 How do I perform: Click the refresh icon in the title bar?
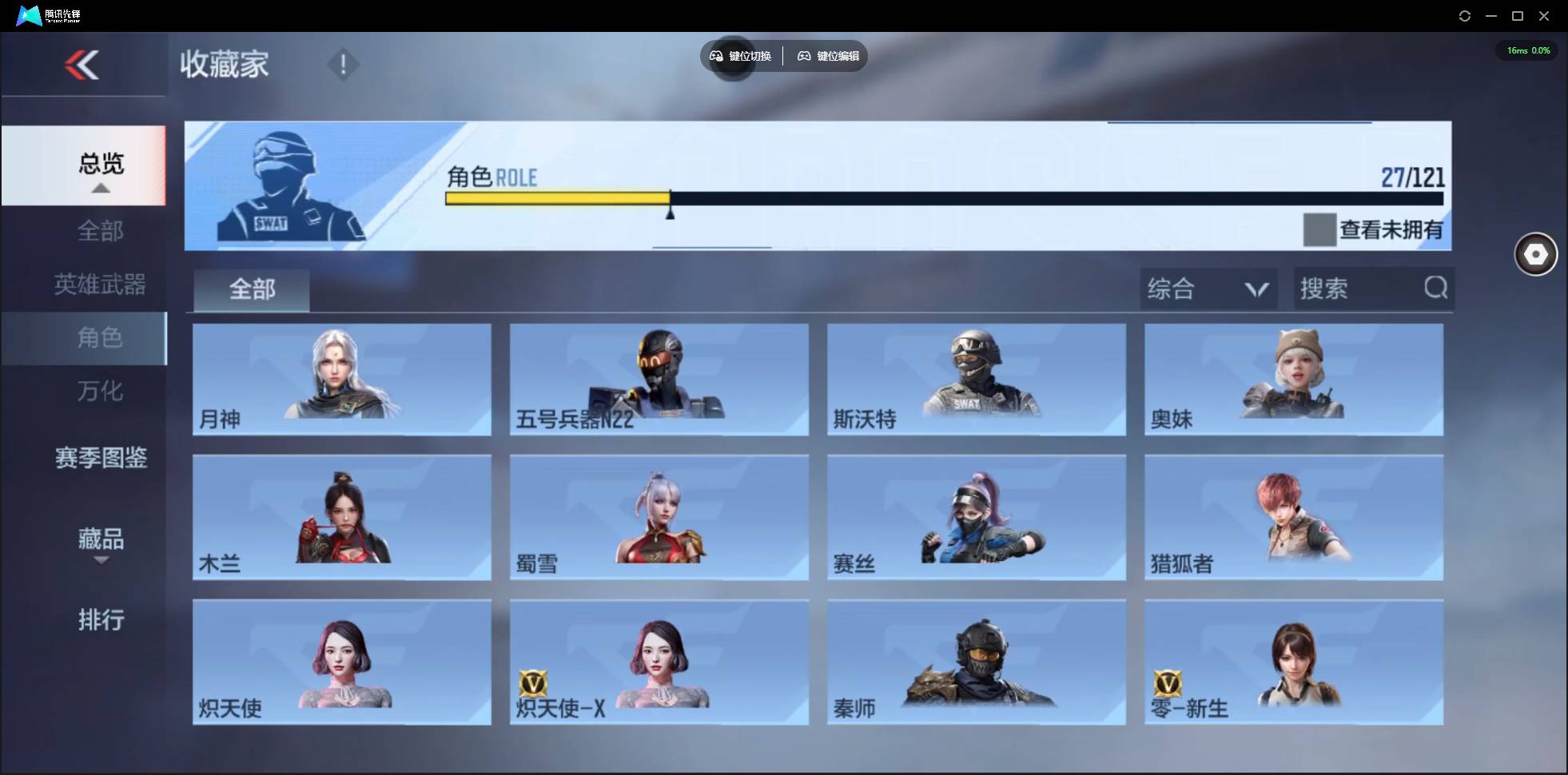coord(1466,15)
